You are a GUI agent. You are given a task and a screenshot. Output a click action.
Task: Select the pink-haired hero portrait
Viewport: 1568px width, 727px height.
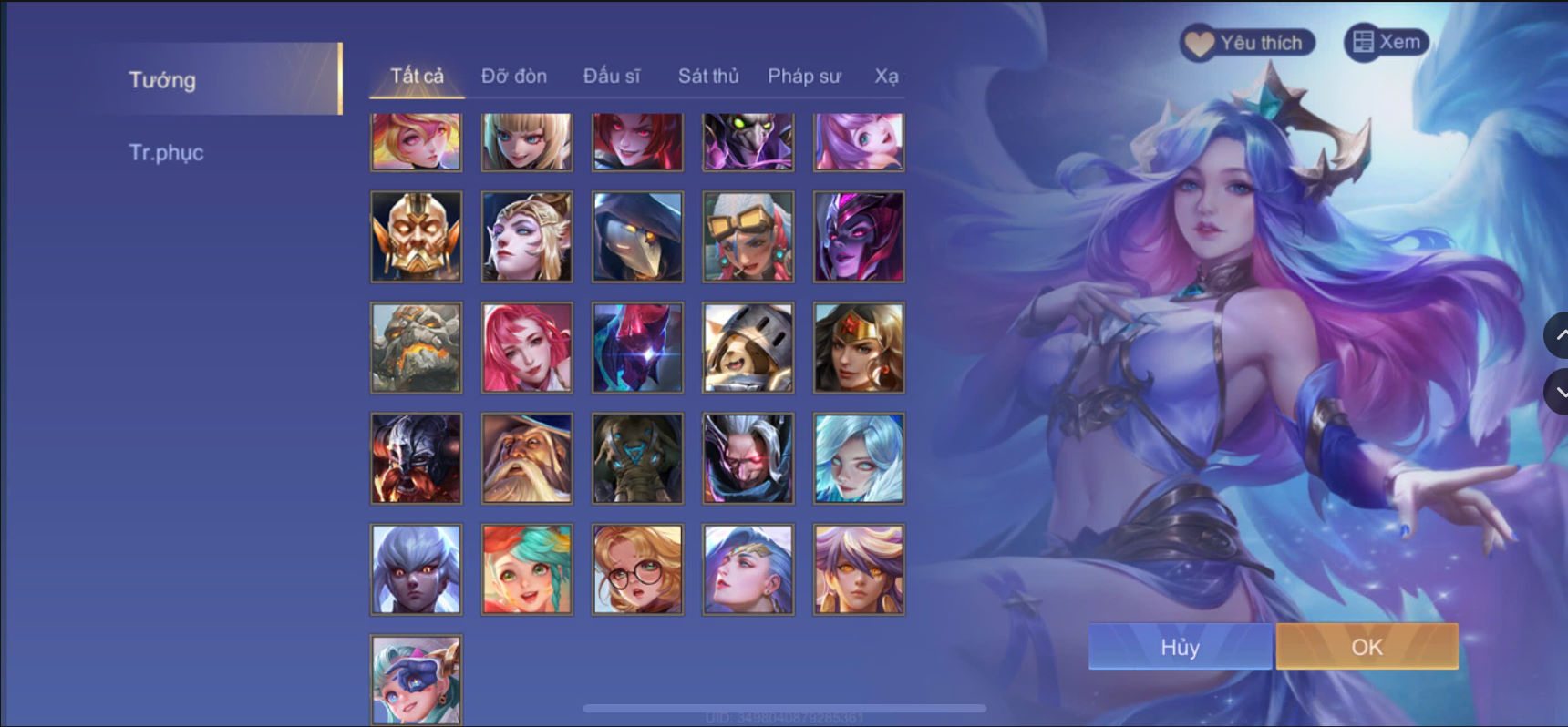(x=526, y=347)
